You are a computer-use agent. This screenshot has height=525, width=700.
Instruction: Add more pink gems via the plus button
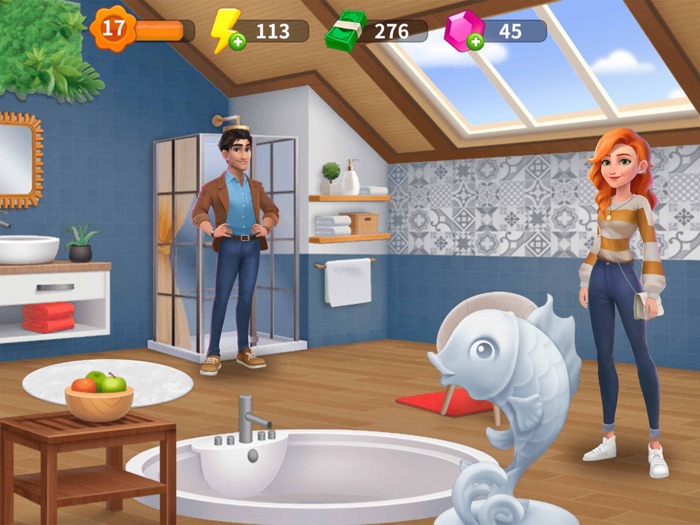474,42
